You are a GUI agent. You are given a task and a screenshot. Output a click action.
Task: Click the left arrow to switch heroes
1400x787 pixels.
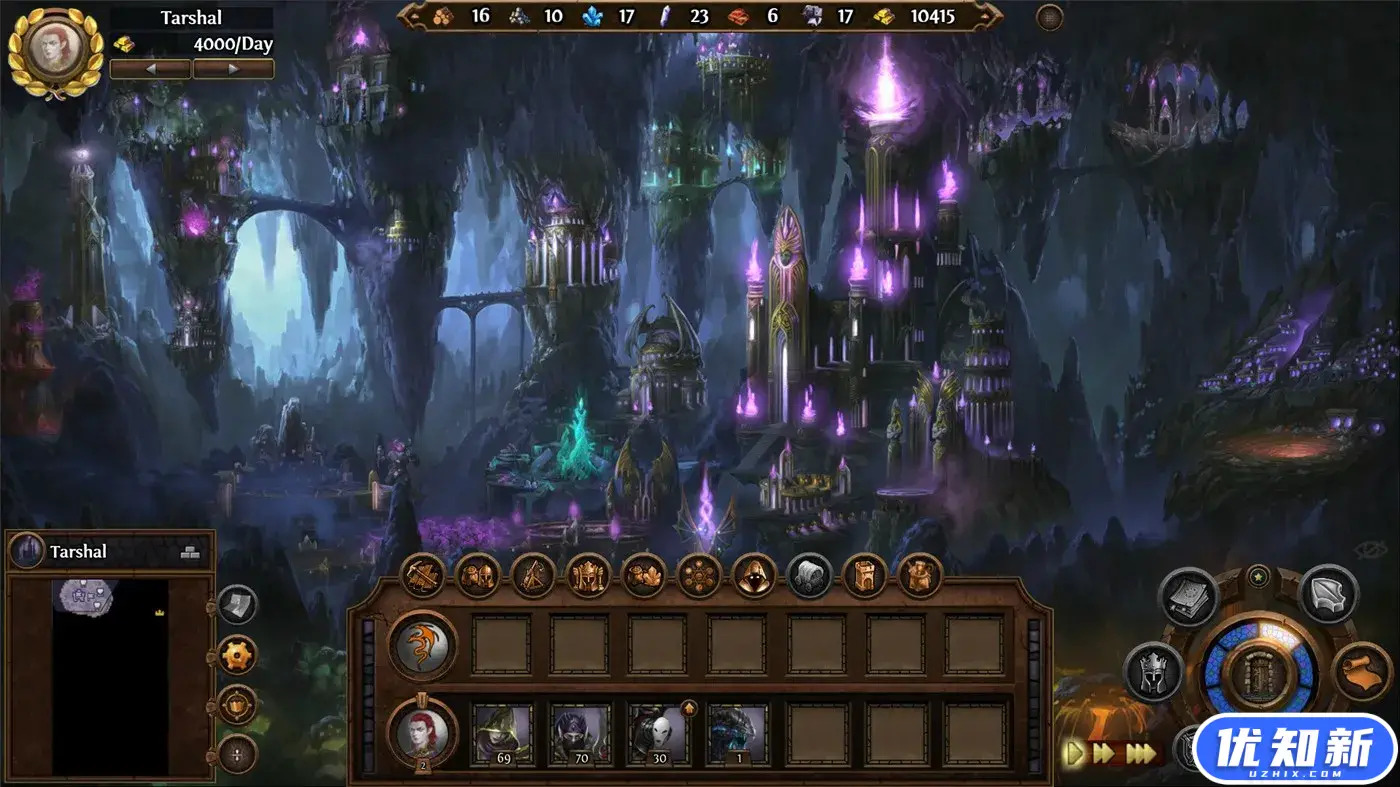tap(152, 69)
